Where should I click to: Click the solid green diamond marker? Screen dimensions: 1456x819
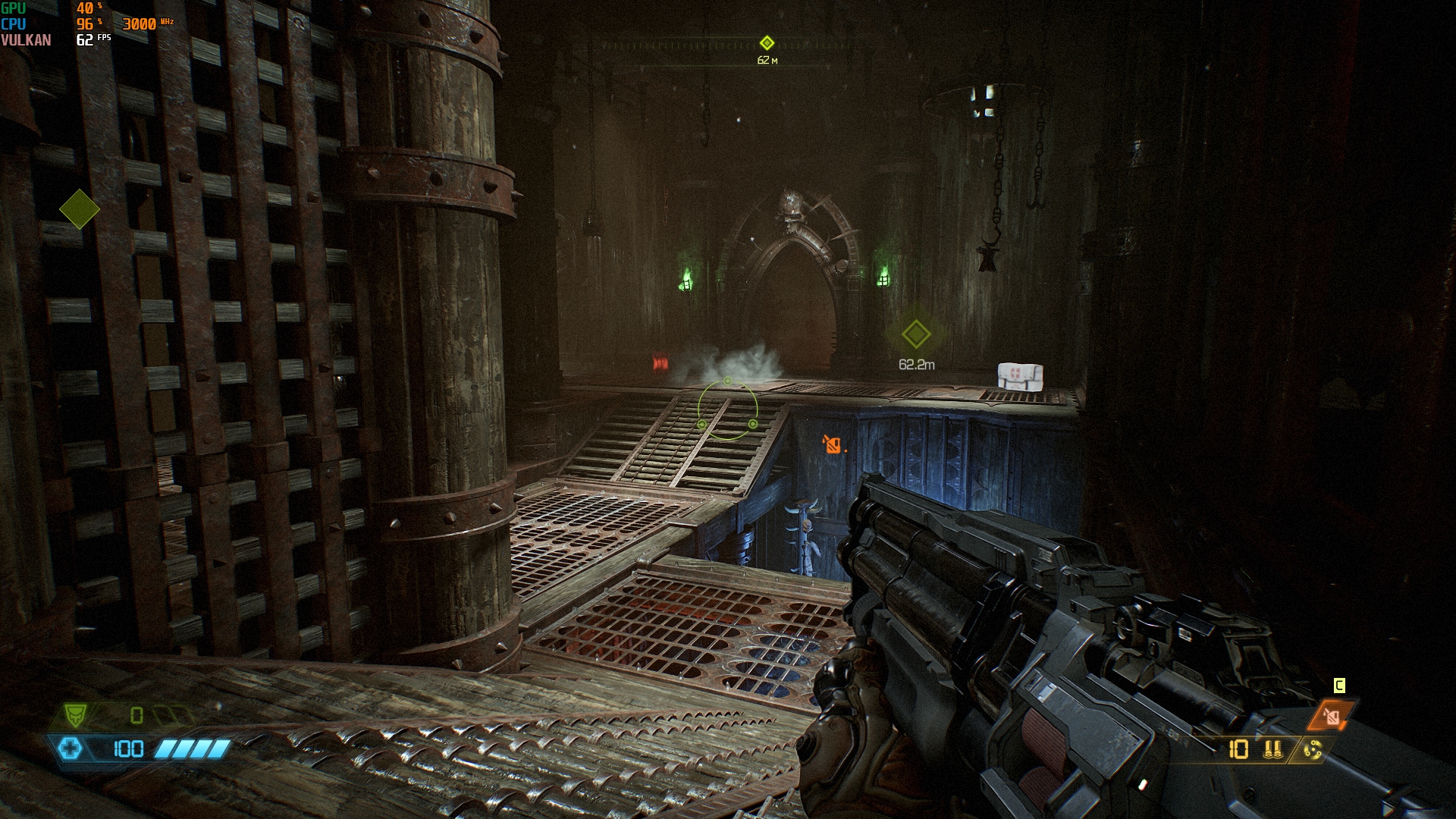(80, 209)
